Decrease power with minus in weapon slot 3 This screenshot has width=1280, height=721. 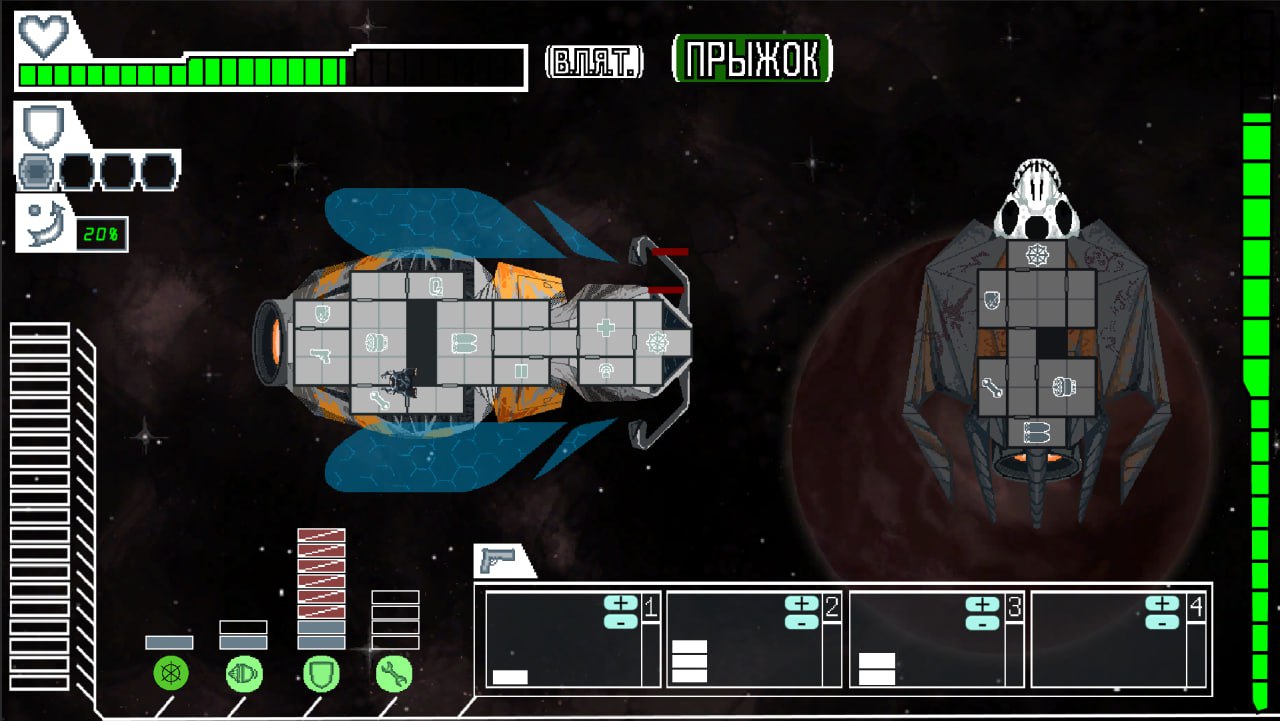(x=984, y=621)
